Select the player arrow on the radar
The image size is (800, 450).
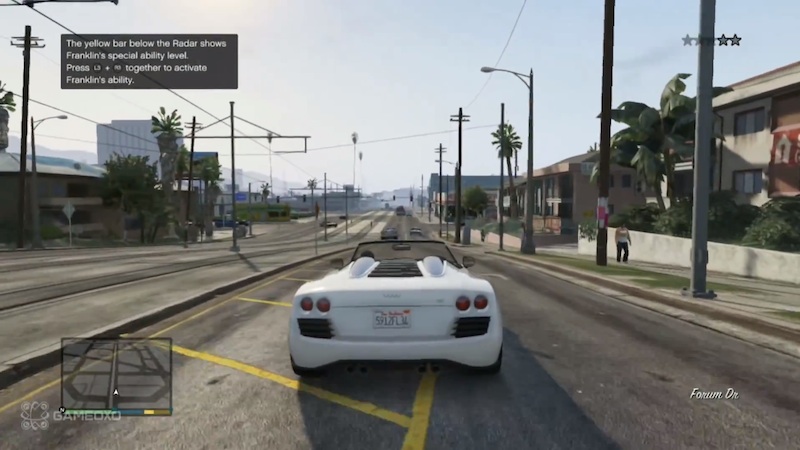click(116, 393)
